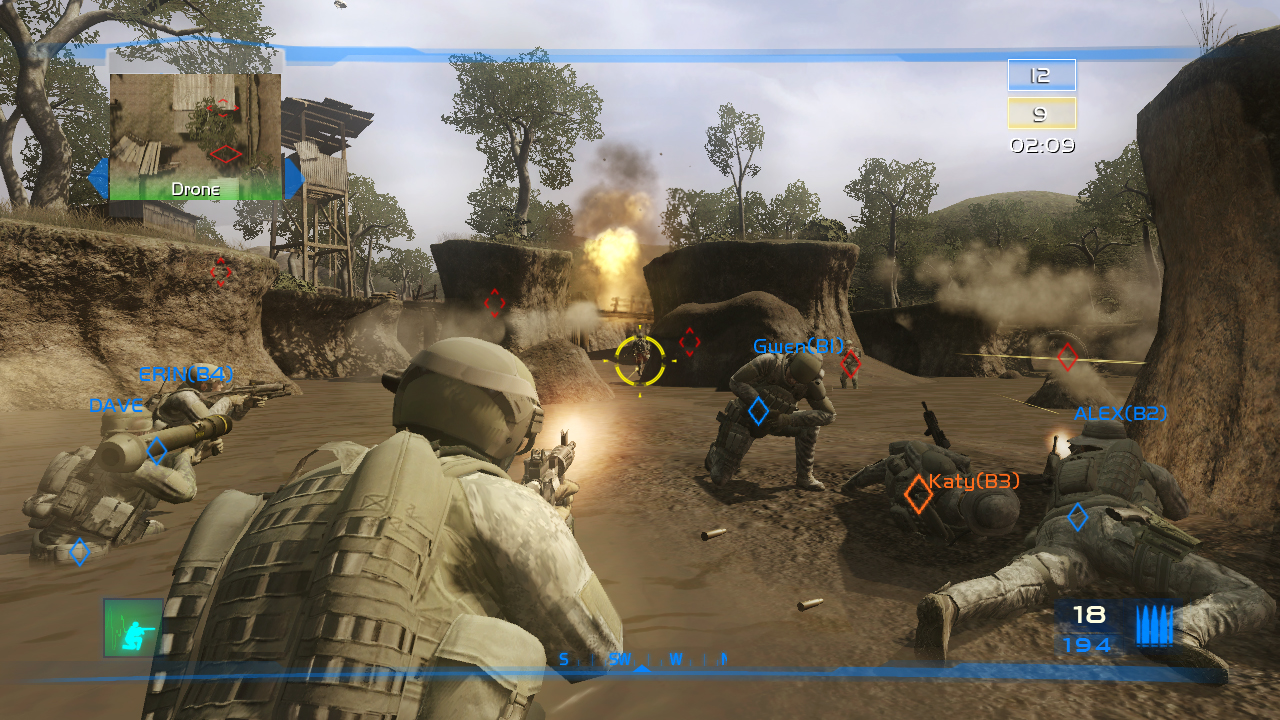Screen dimensions: 1280x720
Task: Toggle ALEX(B2)'s squad diamond
Action: pyautogui.click(x=1077, y=518)
